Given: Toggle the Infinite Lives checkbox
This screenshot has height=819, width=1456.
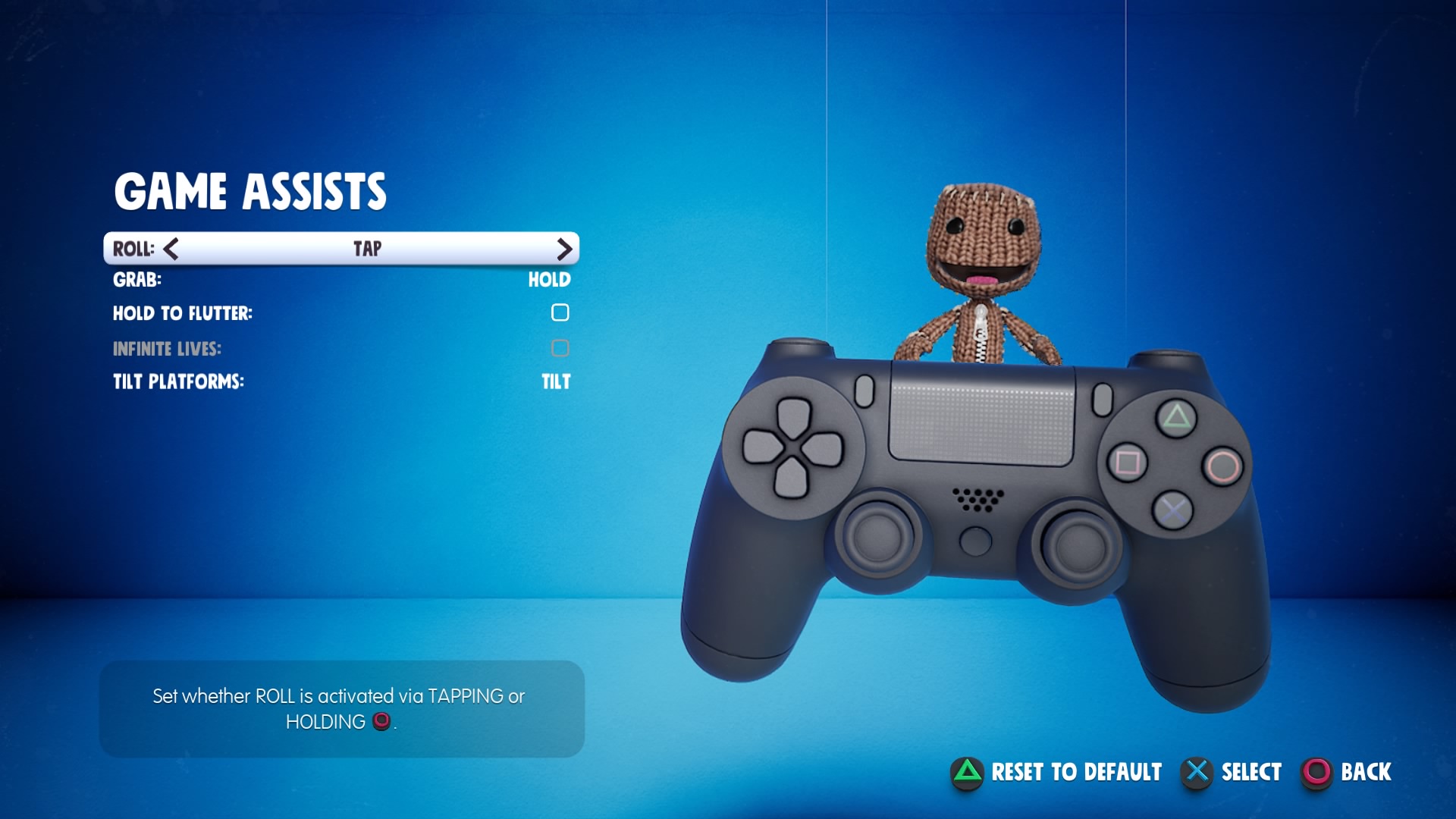Looking at the screenshot, I should 560,348.
